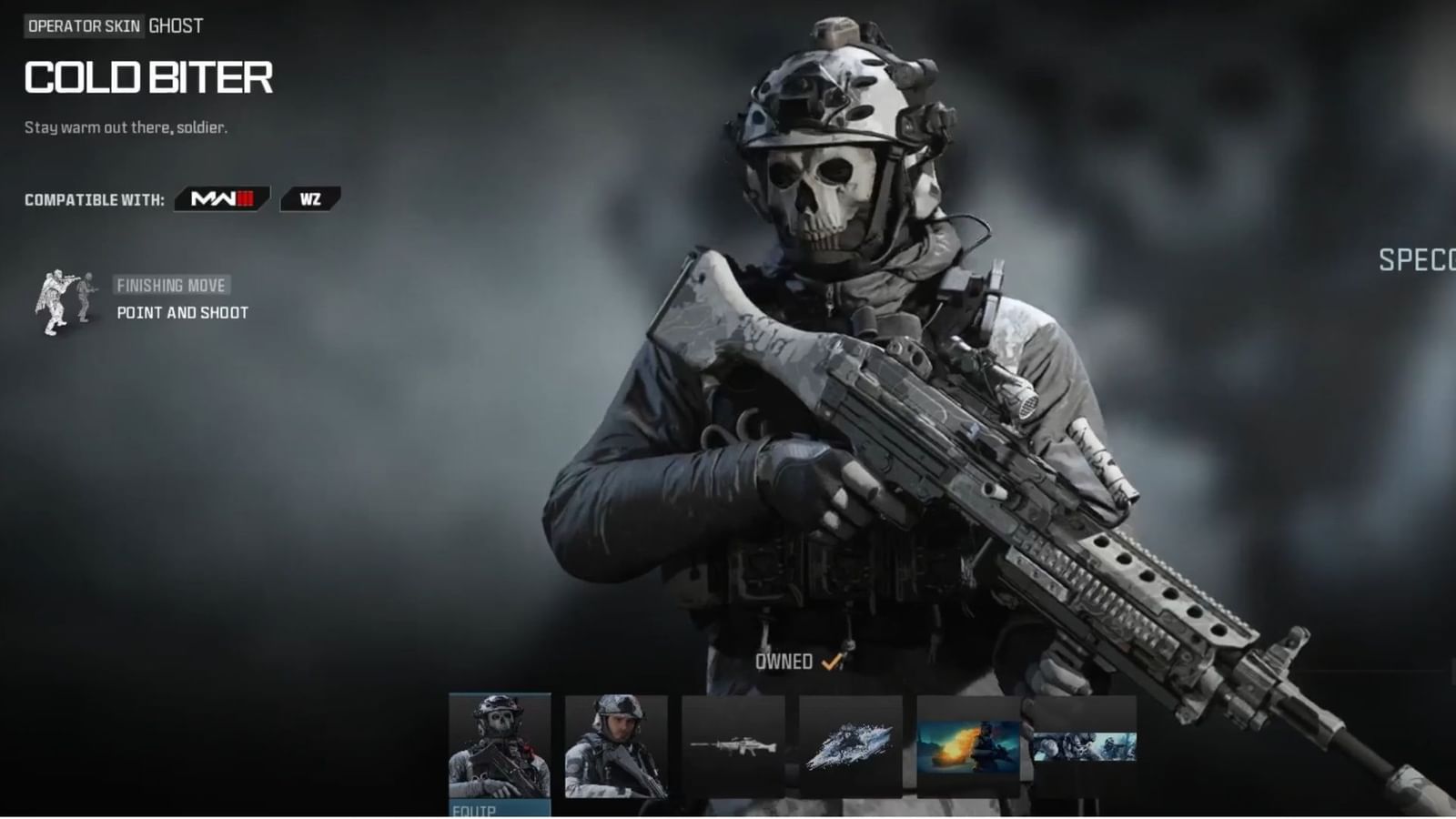Expand the FINISHING MOVE section header

[173, 284]
